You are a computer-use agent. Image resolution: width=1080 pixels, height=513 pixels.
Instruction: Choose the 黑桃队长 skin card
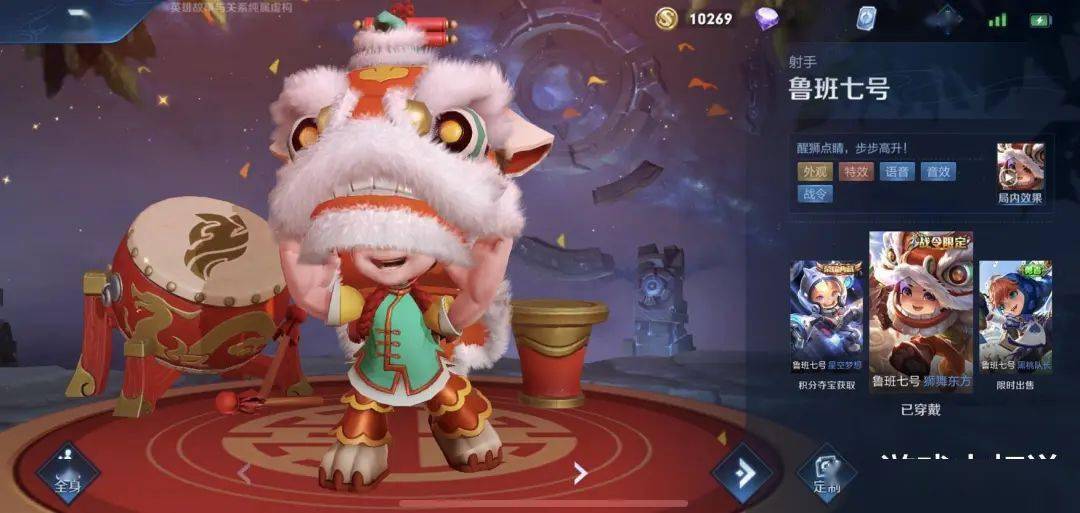(x=1015, y=318)
